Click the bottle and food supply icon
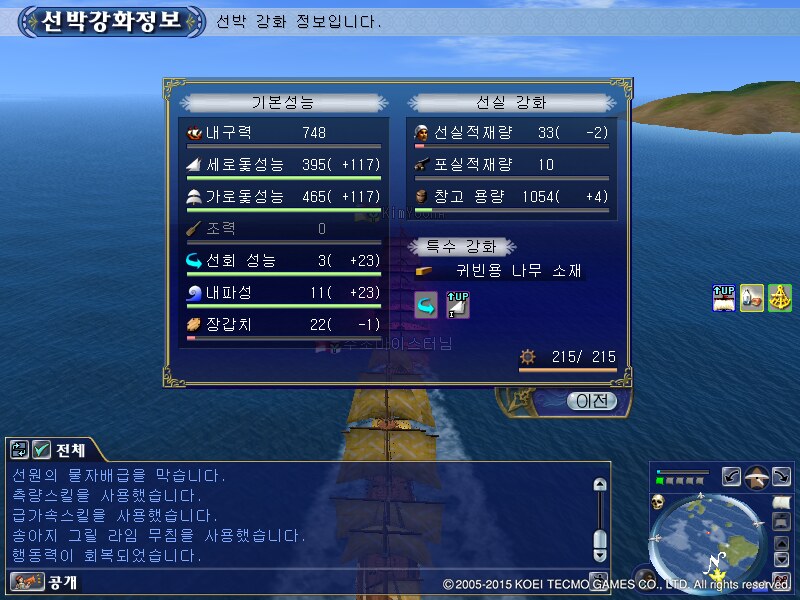 [752, 297]
